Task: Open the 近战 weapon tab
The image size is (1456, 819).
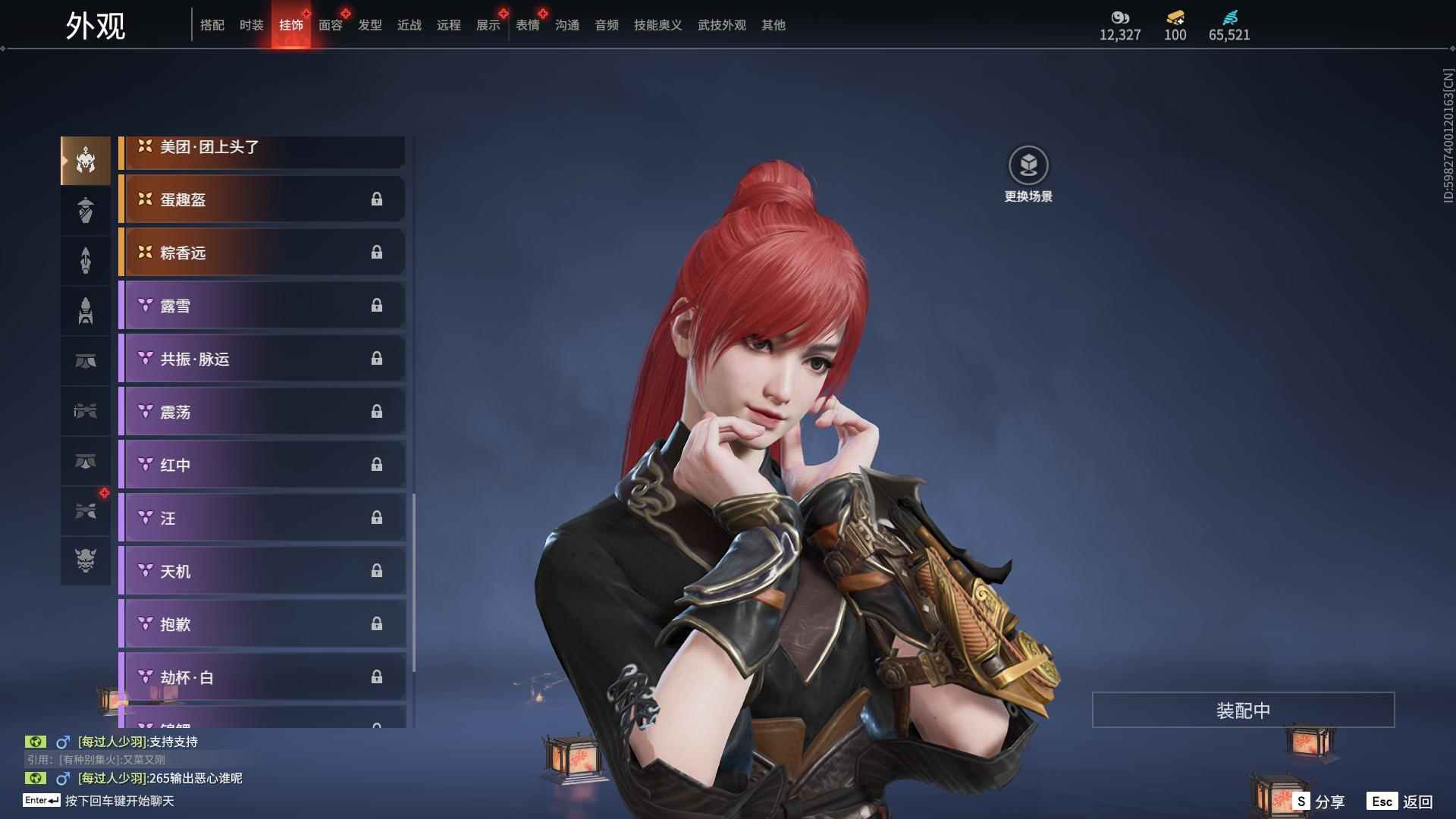Action: click(x=409, y=25)
